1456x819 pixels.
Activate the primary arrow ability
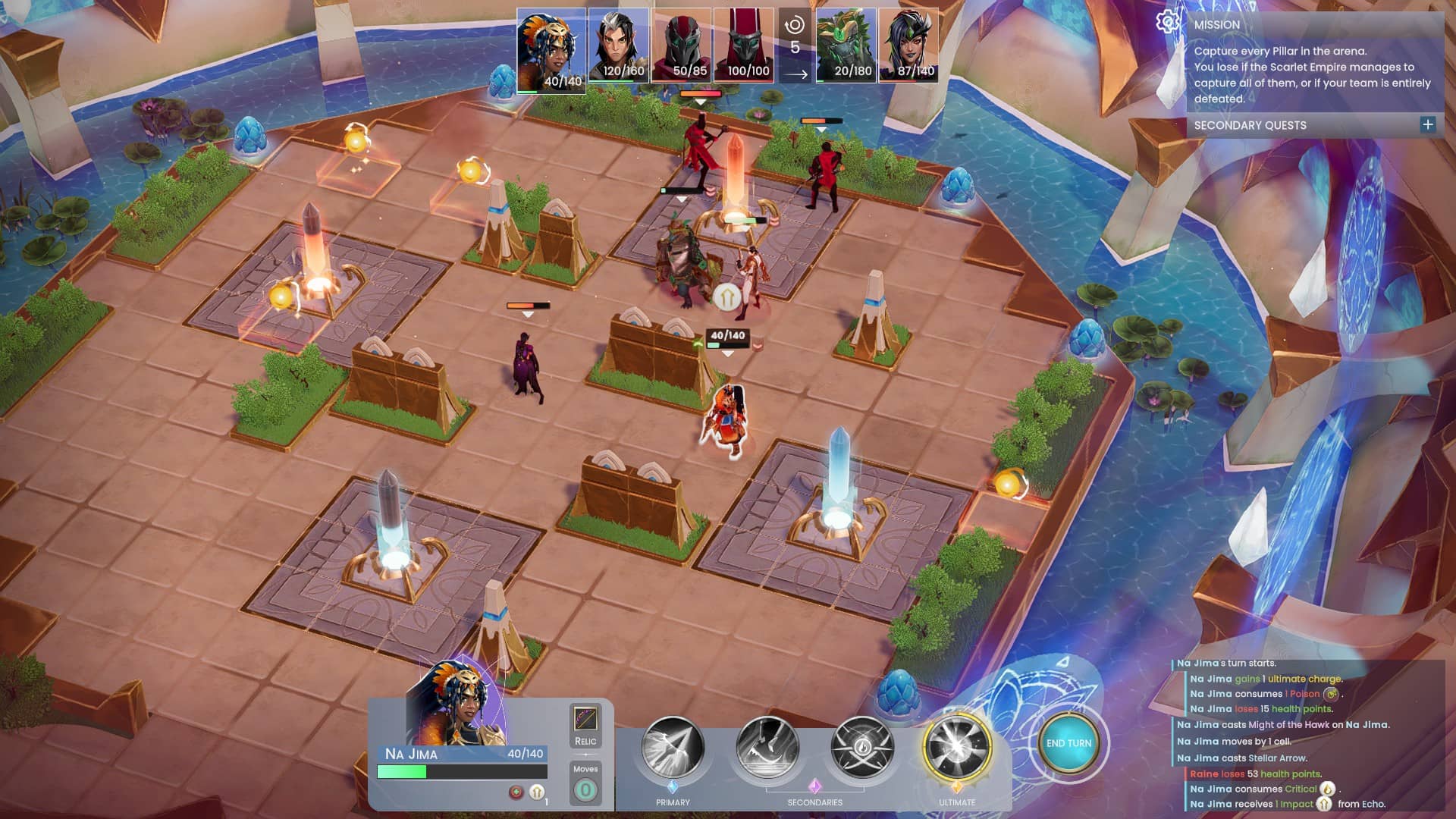coord(673,748)
